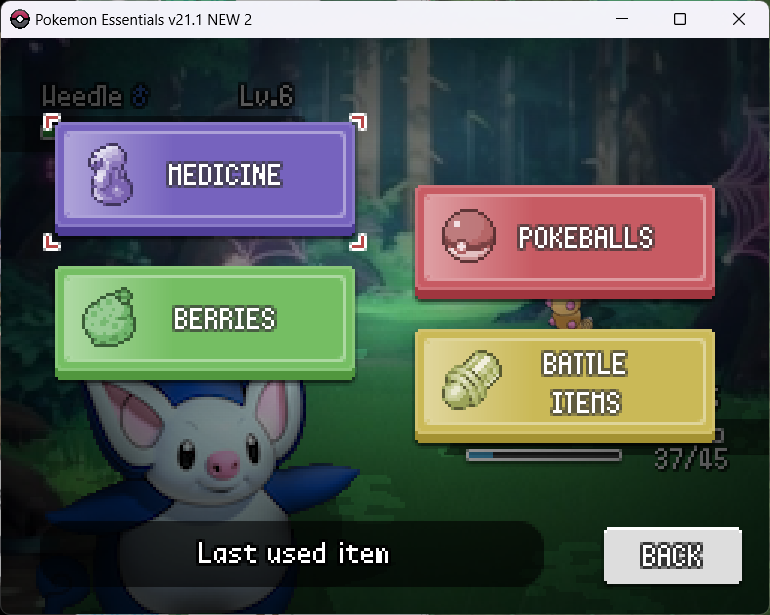The image size is (770, 615).
Task: Select the Last used item bar
Action: (292, 553)
